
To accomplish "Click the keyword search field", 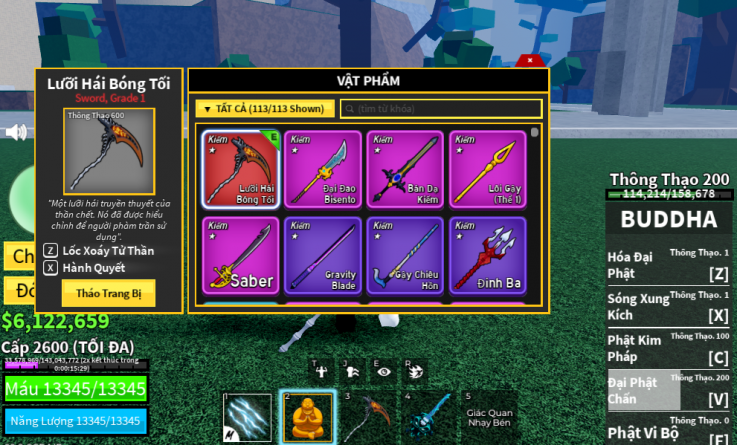I will point(441,109).
